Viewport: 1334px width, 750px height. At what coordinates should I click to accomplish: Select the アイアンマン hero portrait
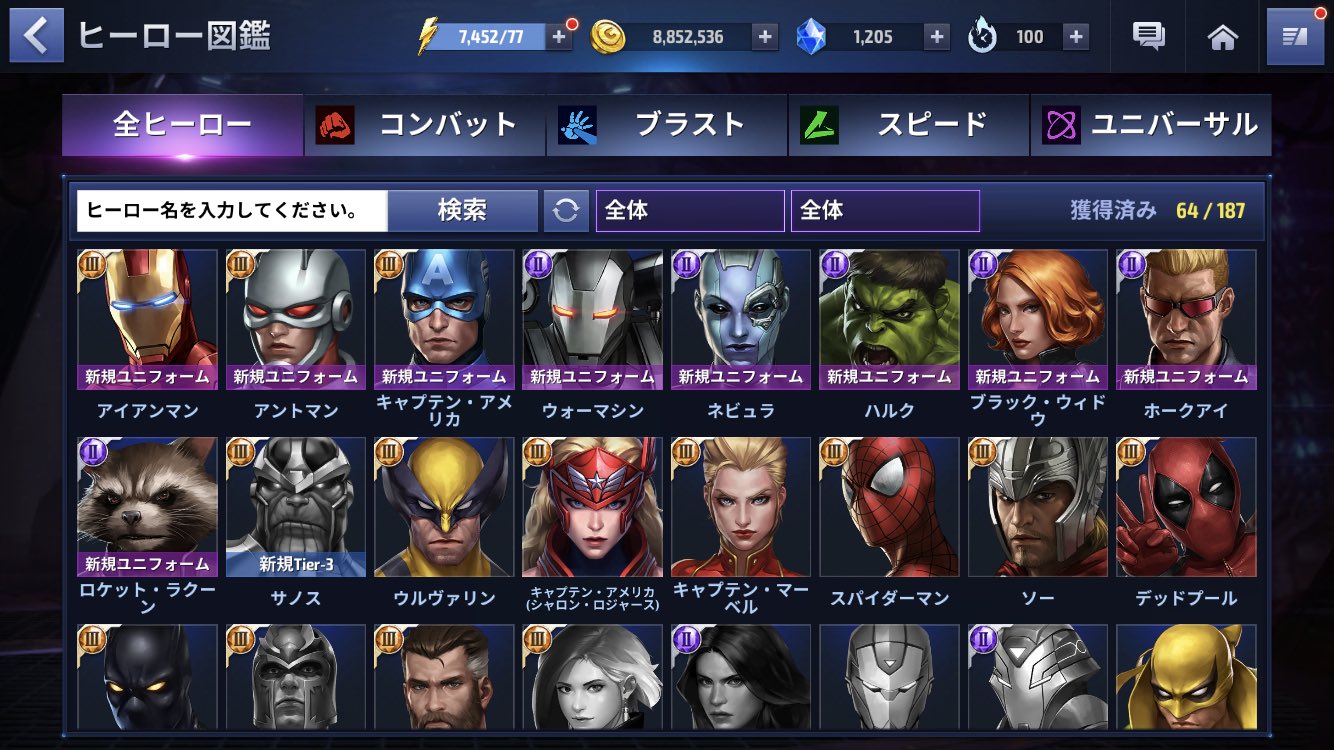coord(145,320)
